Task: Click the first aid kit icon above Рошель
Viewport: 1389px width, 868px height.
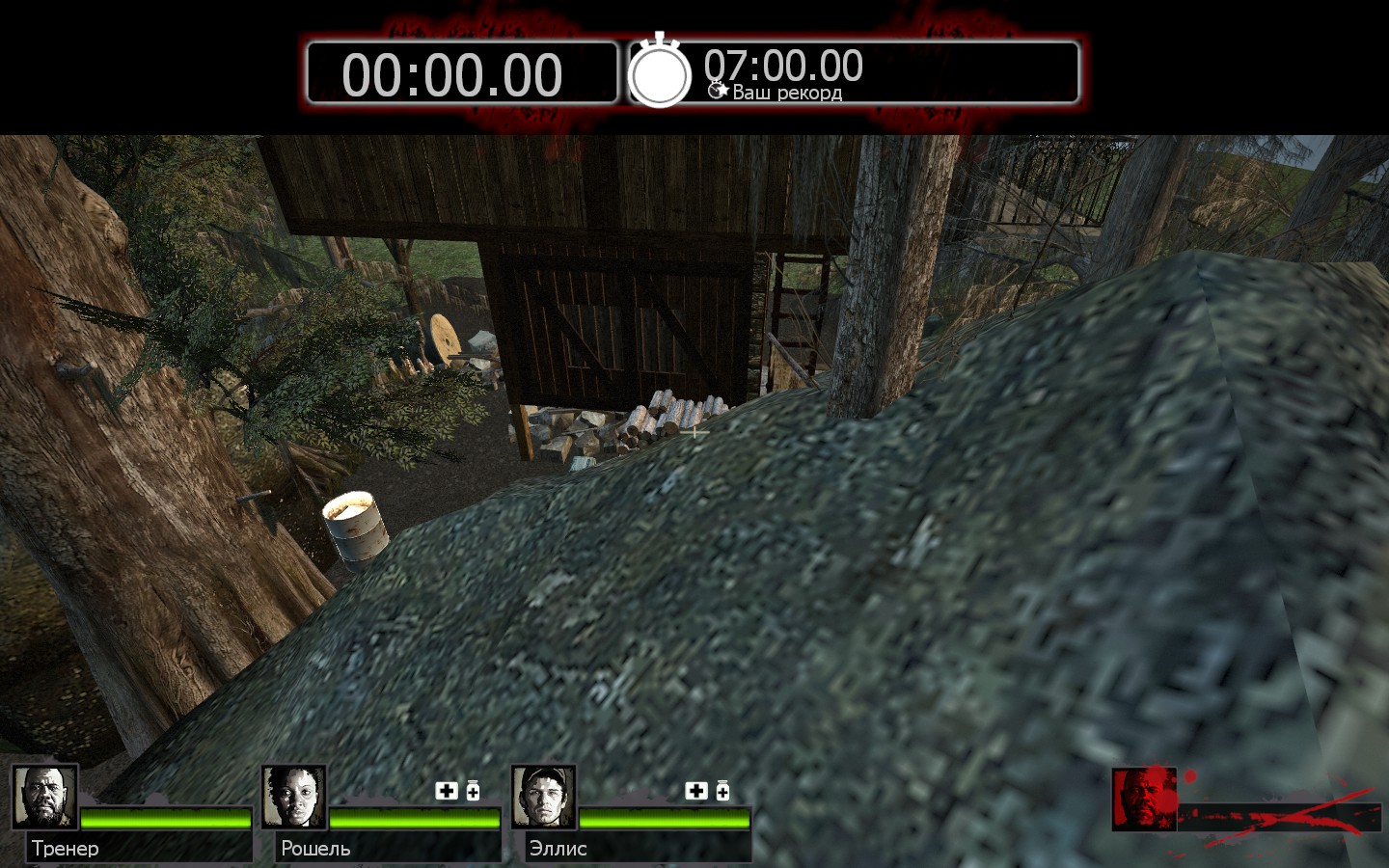Action: [x=447, y=791]
